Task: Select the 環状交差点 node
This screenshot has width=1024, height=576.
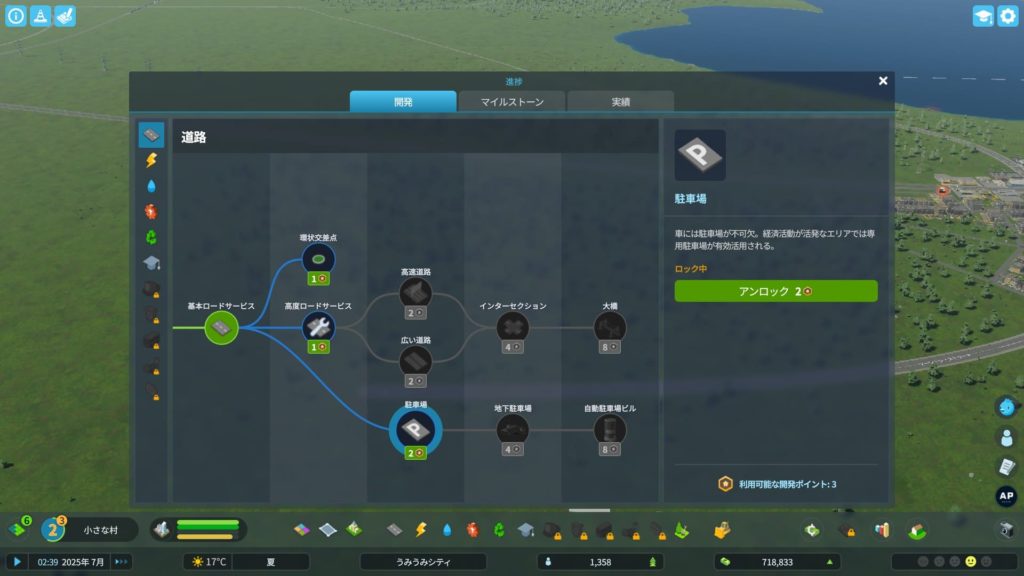Action: point(319,260)
